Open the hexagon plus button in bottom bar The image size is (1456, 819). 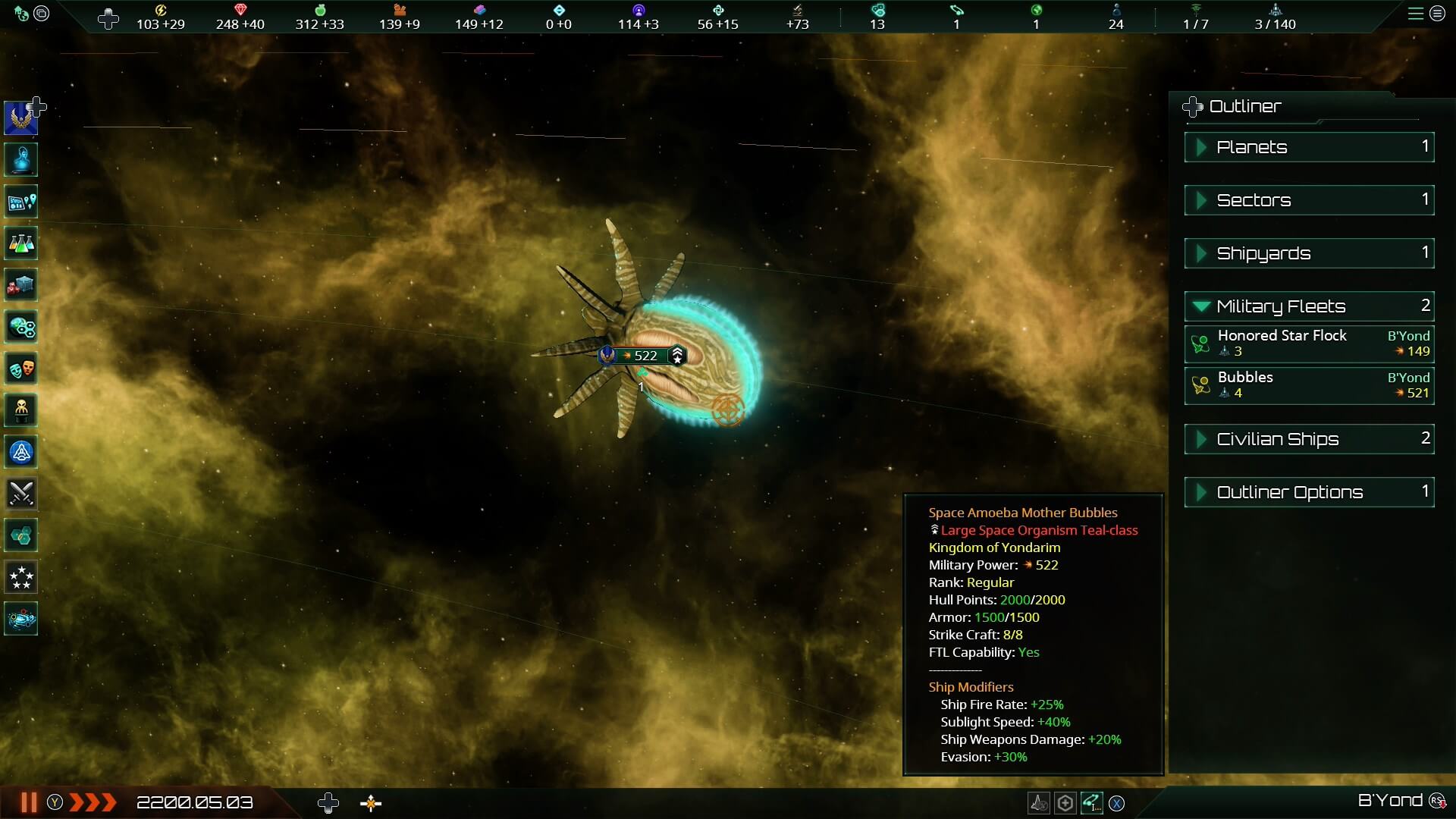[x=1065, y=802]
